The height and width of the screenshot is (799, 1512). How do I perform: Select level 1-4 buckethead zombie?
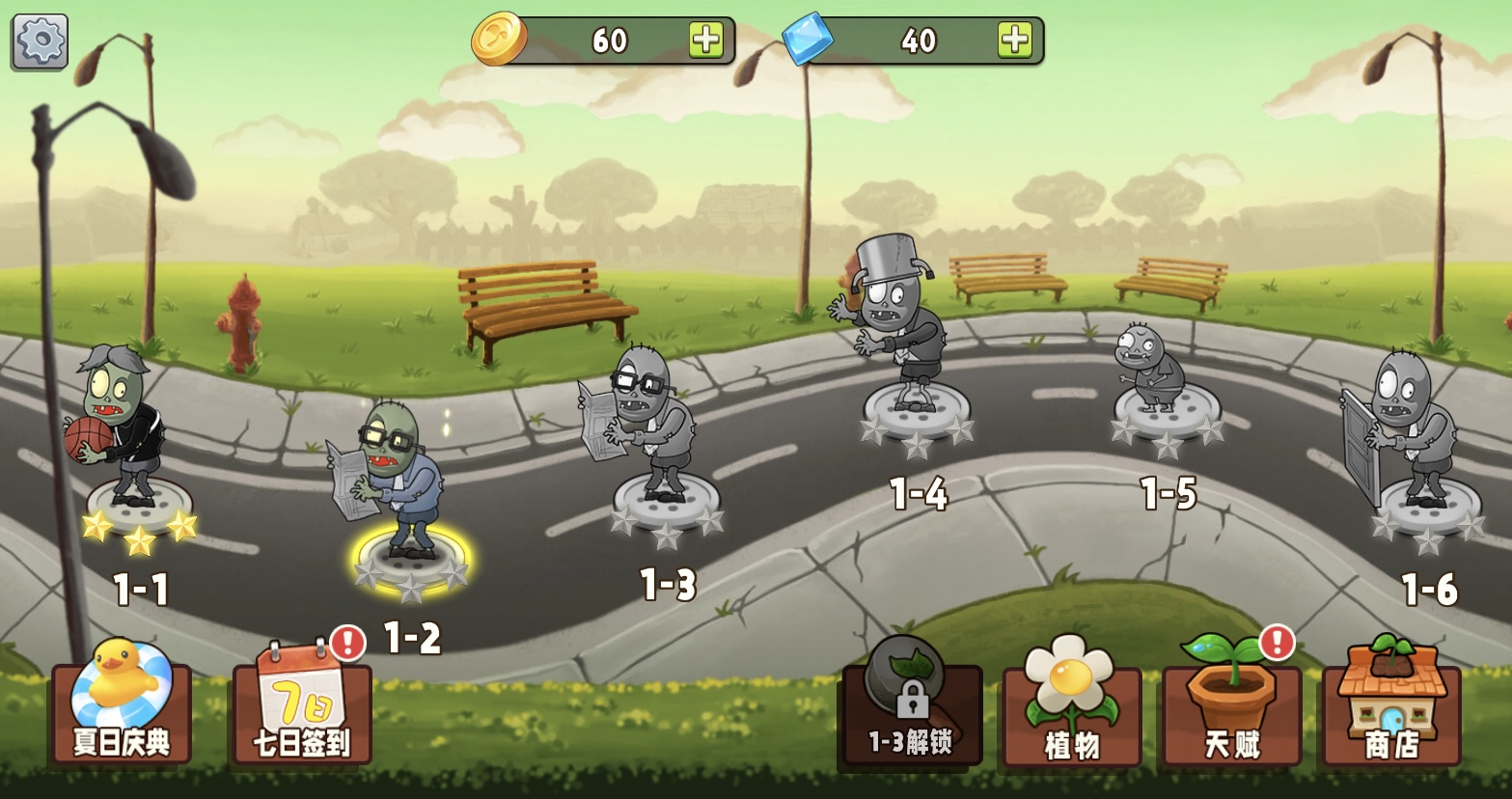[906, 338]
